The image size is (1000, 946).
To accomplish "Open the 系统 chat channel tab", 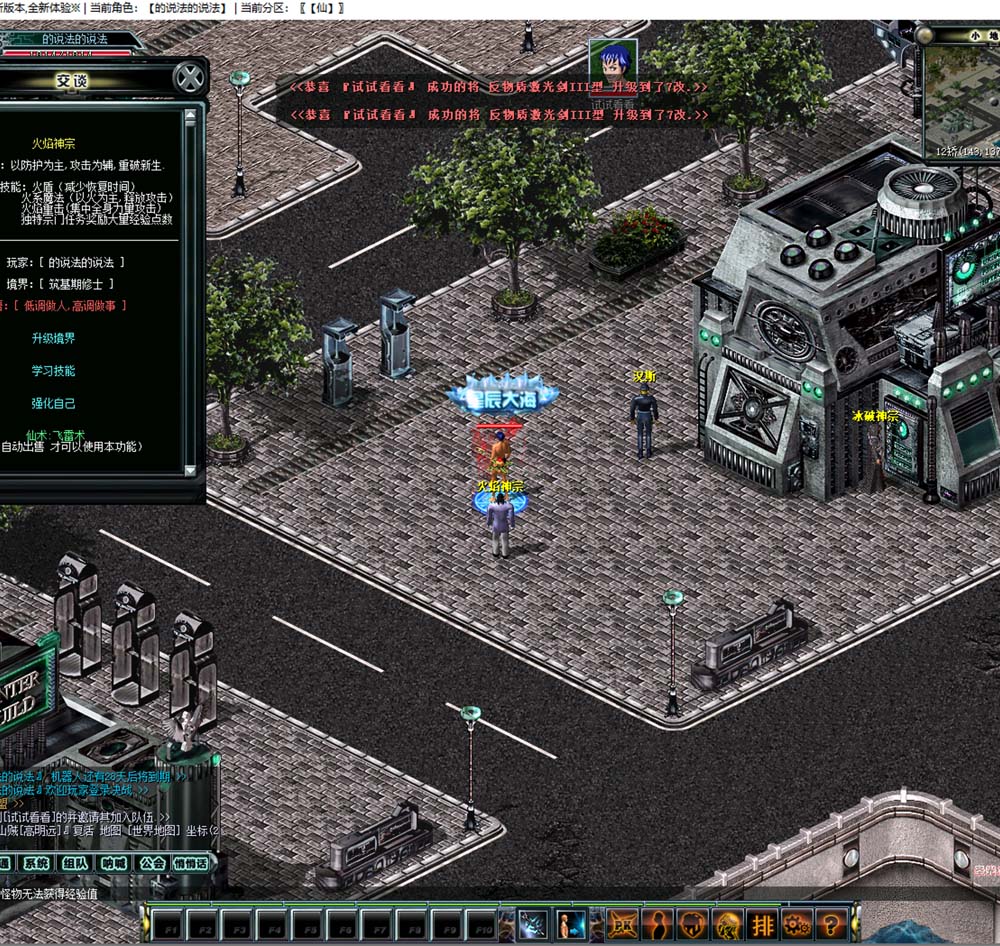I will point(36,863).
